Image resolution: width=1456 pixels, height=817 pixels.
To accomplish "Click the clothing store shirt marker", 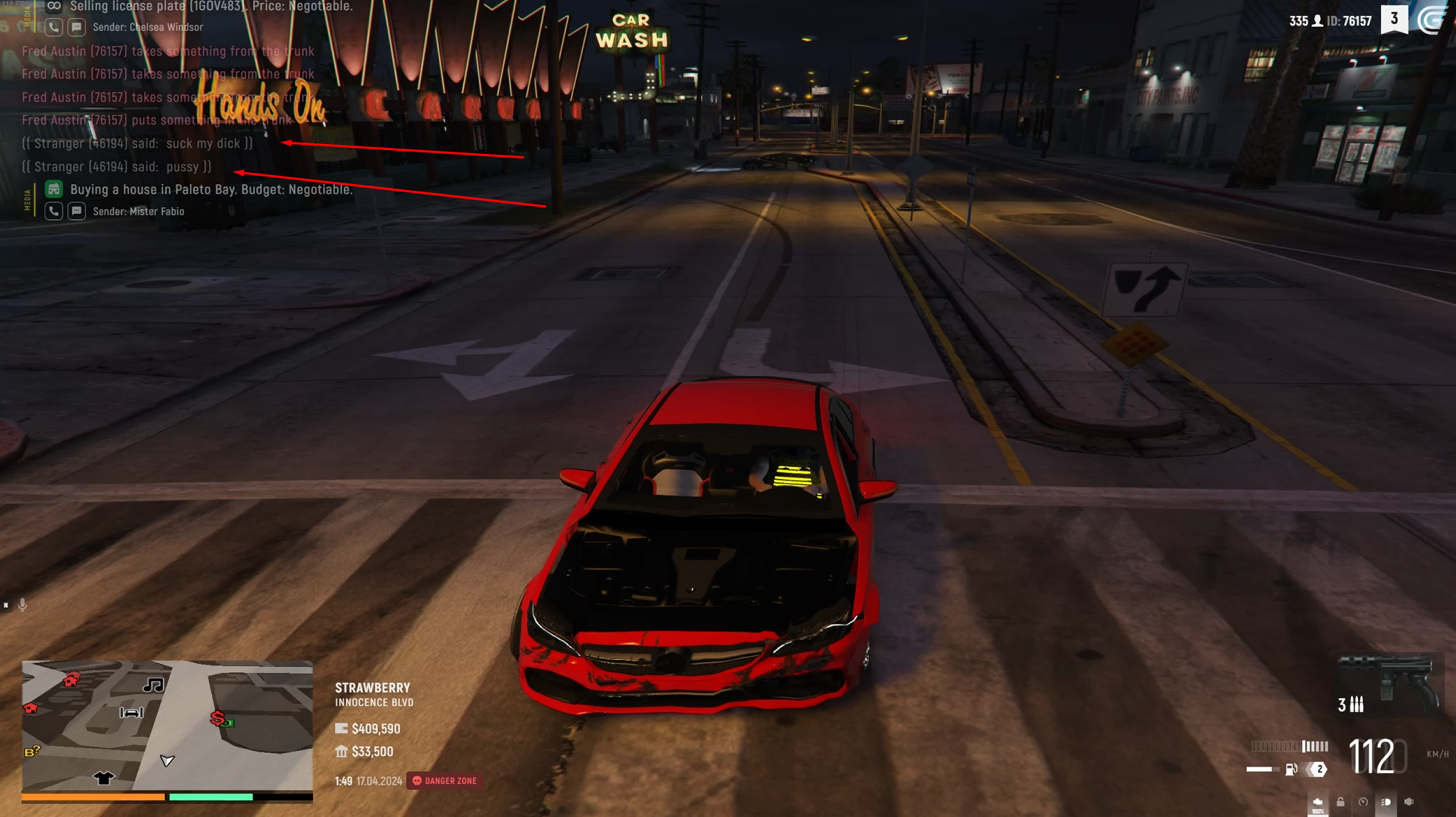I will point(104,777).
